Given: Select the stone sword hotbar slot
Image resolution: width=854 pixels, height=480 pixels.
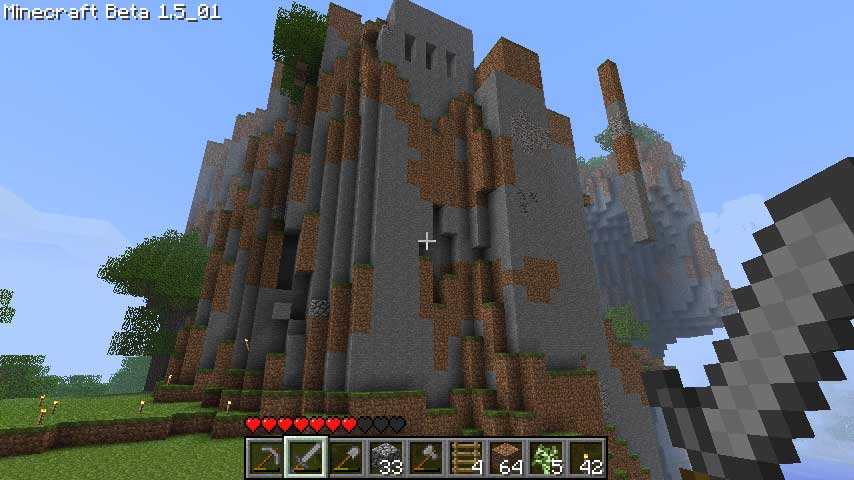Looking at the screenshot, I should point(304,458).
